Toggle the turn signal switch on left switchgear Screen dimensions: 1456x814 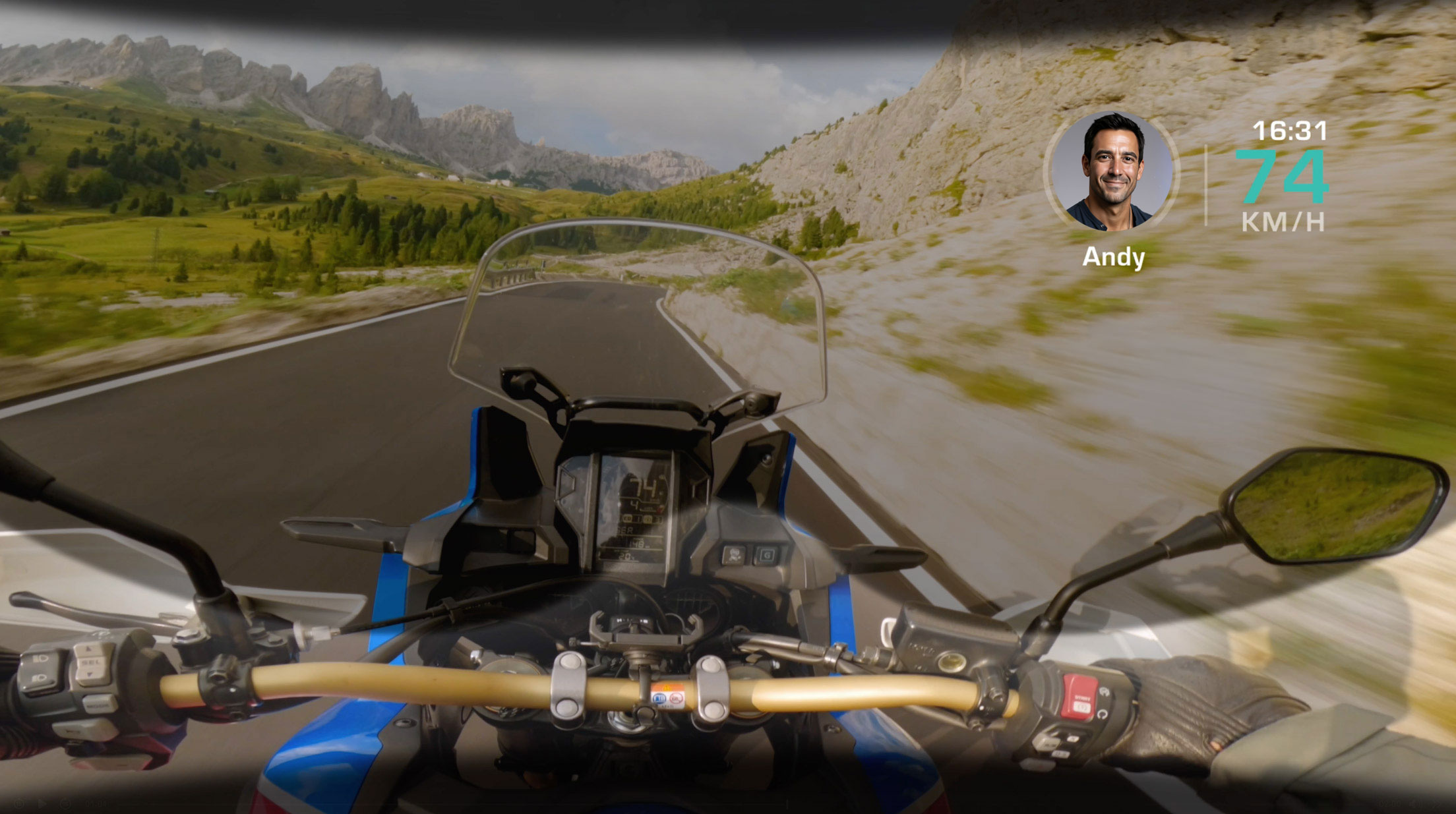tap(82, 730)
